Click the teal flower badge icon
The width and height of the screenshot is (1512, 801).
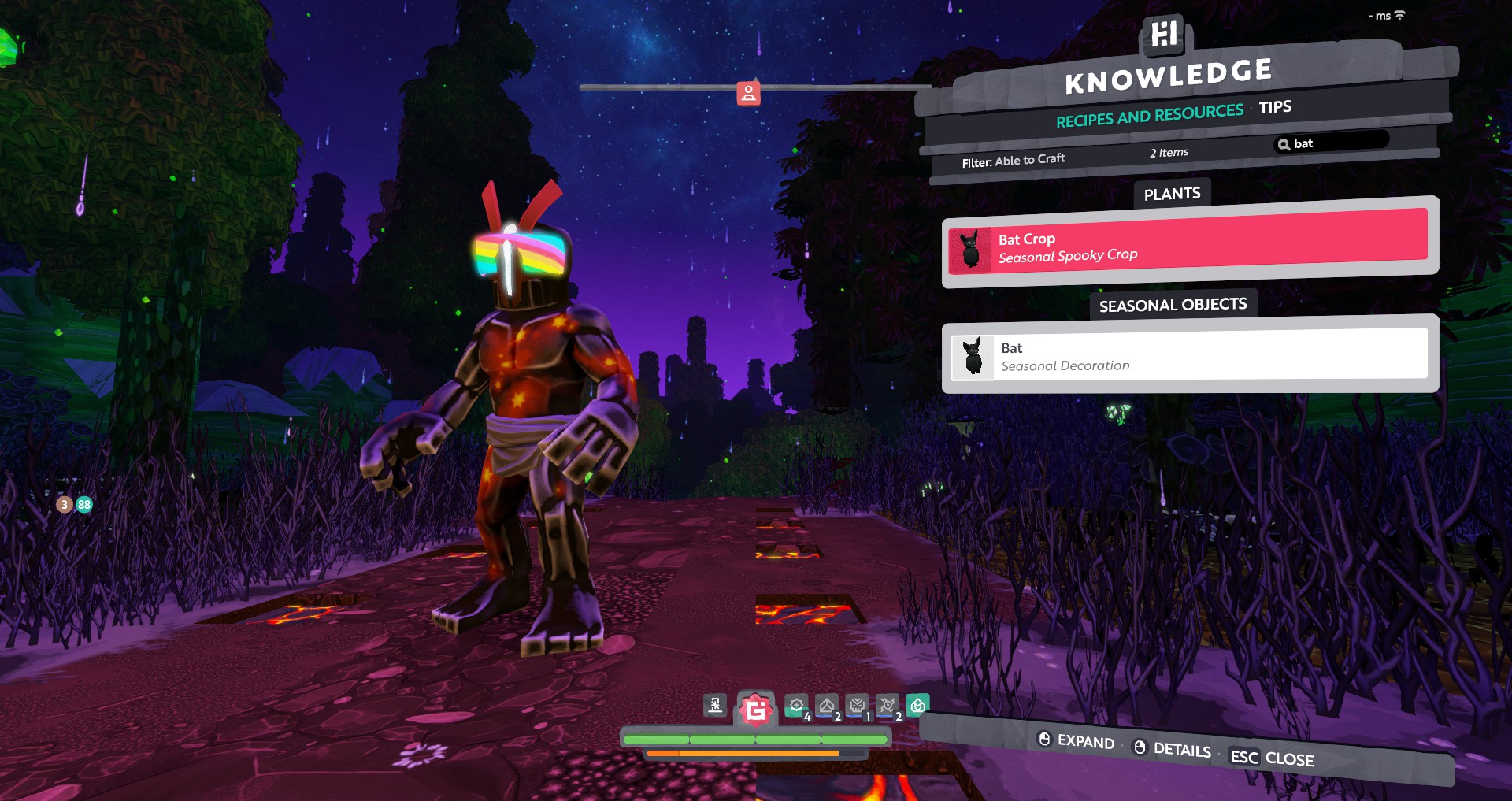click(x=917, y=705)
